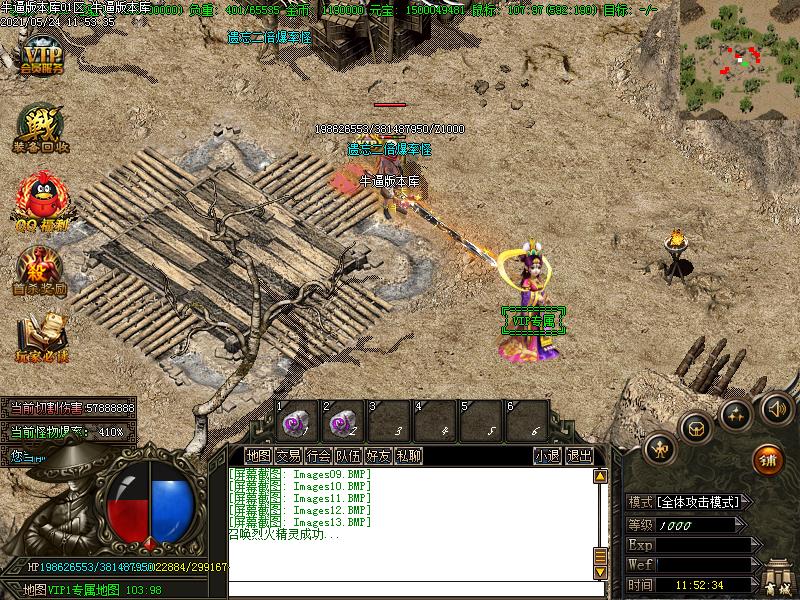The width and height of the screenshot is (800, 600).
Task: Open the 队伍 team button
Action: point(349,455)
